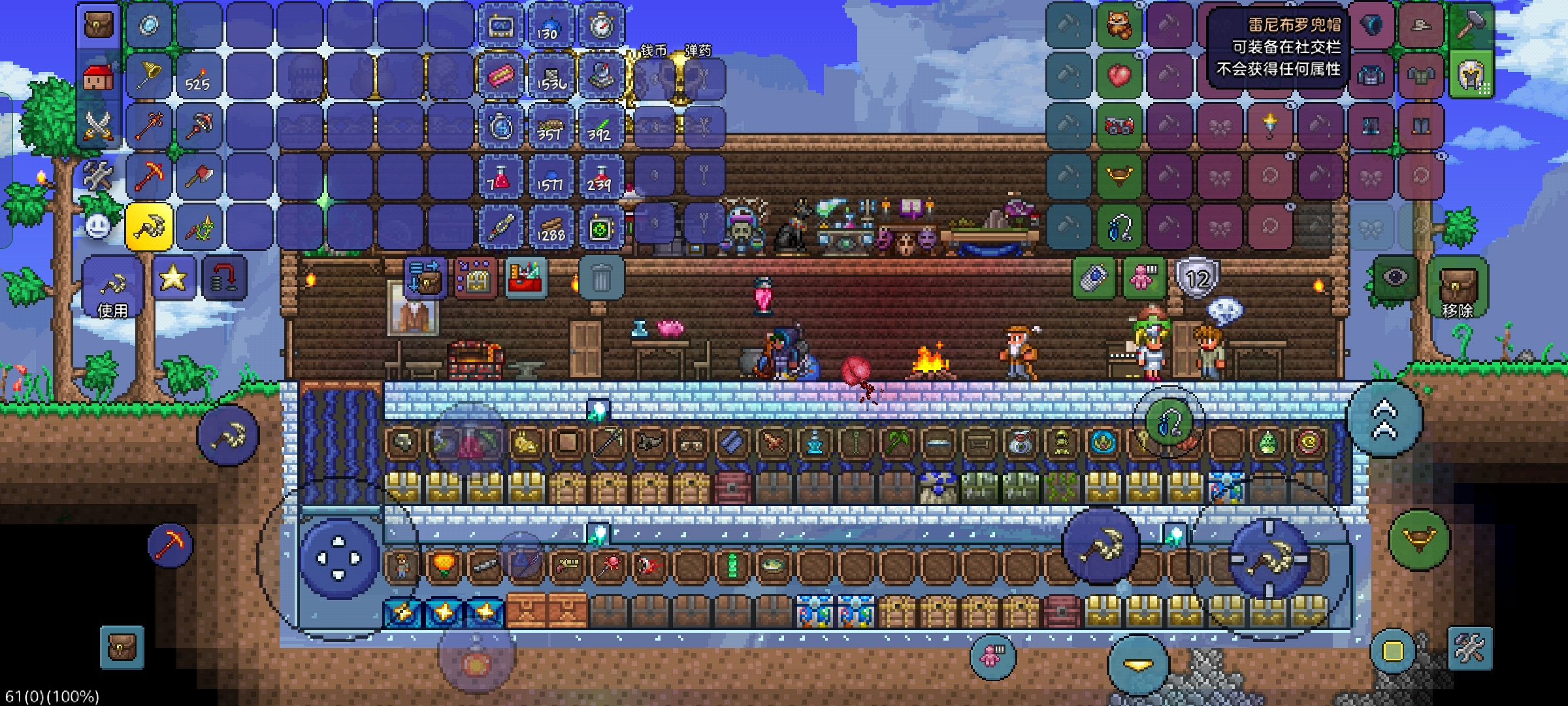
Task: Open the red toolbox crafting button
Action: pyautogui.click(x=526, y=278)
